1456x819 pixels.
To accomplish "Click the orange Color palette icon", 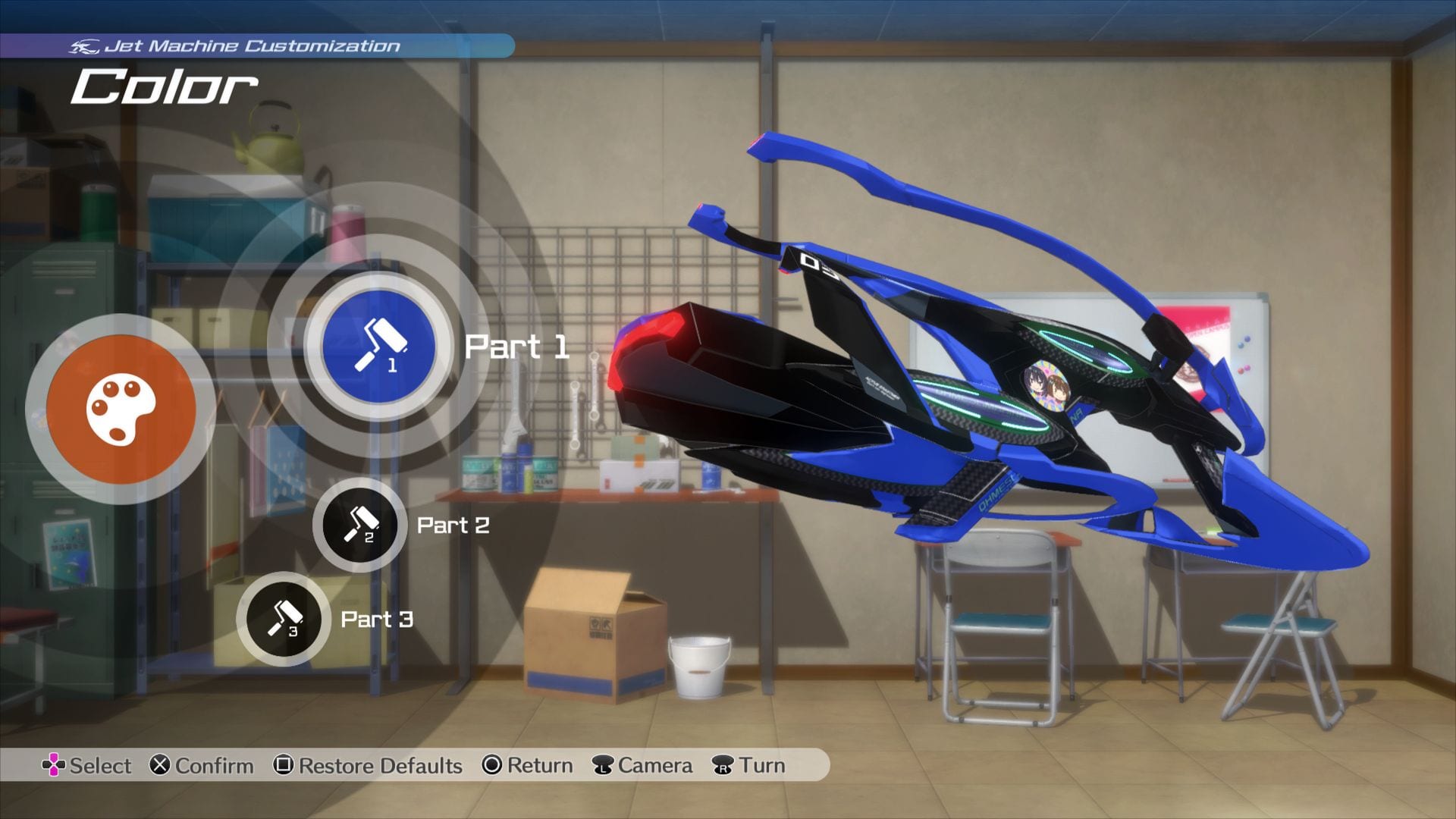I will [121, 409].
